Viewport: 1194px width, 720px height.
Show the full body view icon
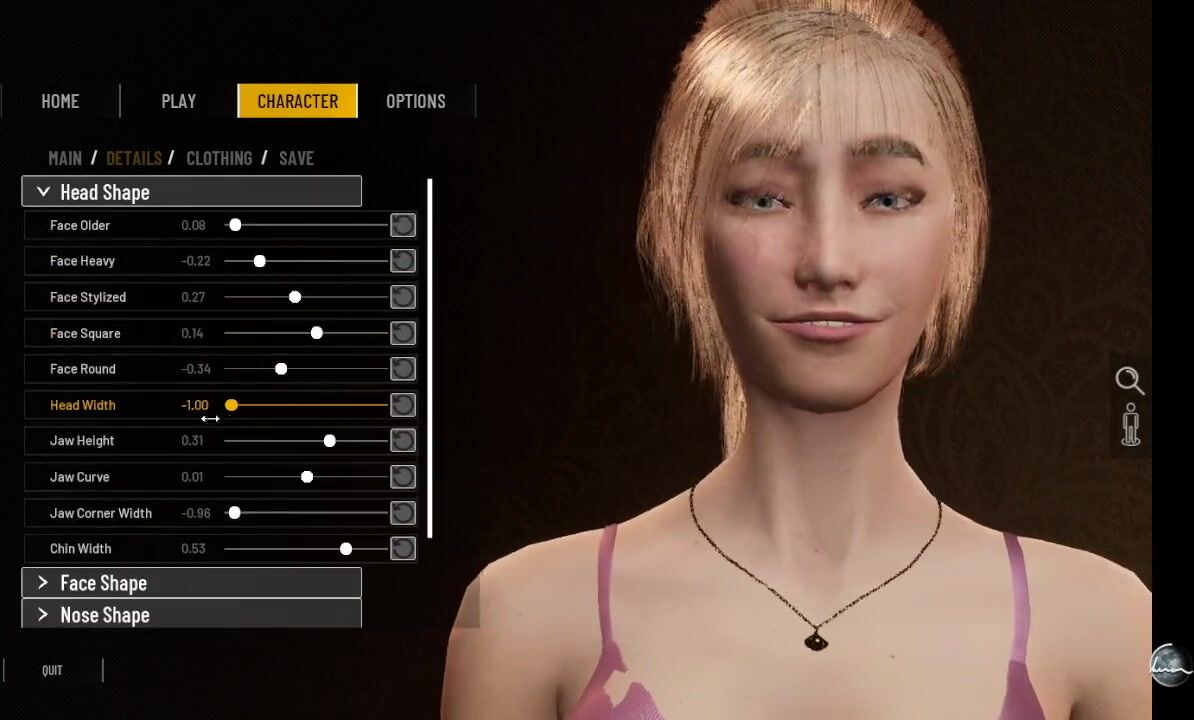tap(1131, 425)
